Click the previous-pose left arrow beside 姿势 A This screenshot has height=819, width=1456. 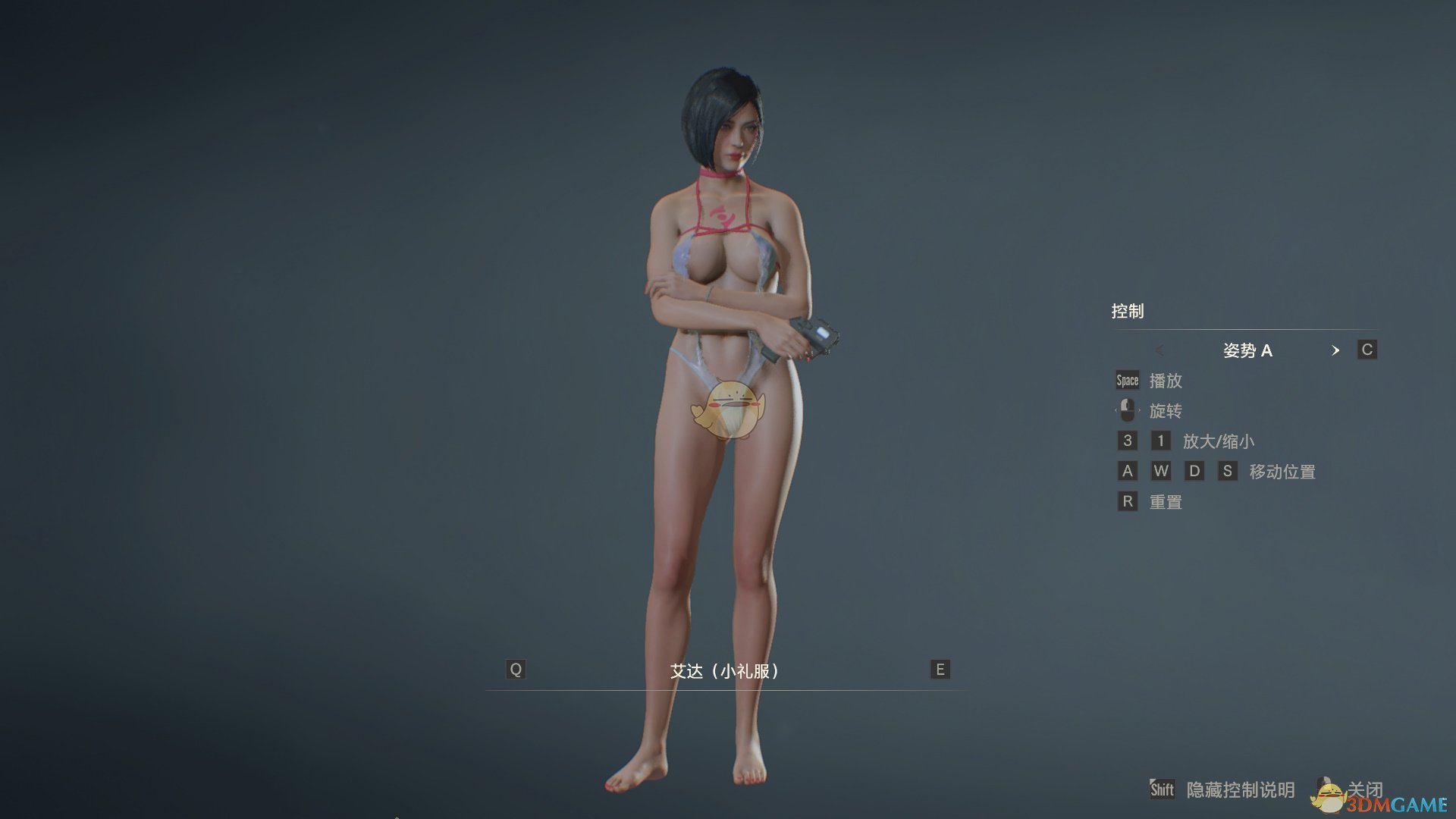click(x=1159, y=350)
